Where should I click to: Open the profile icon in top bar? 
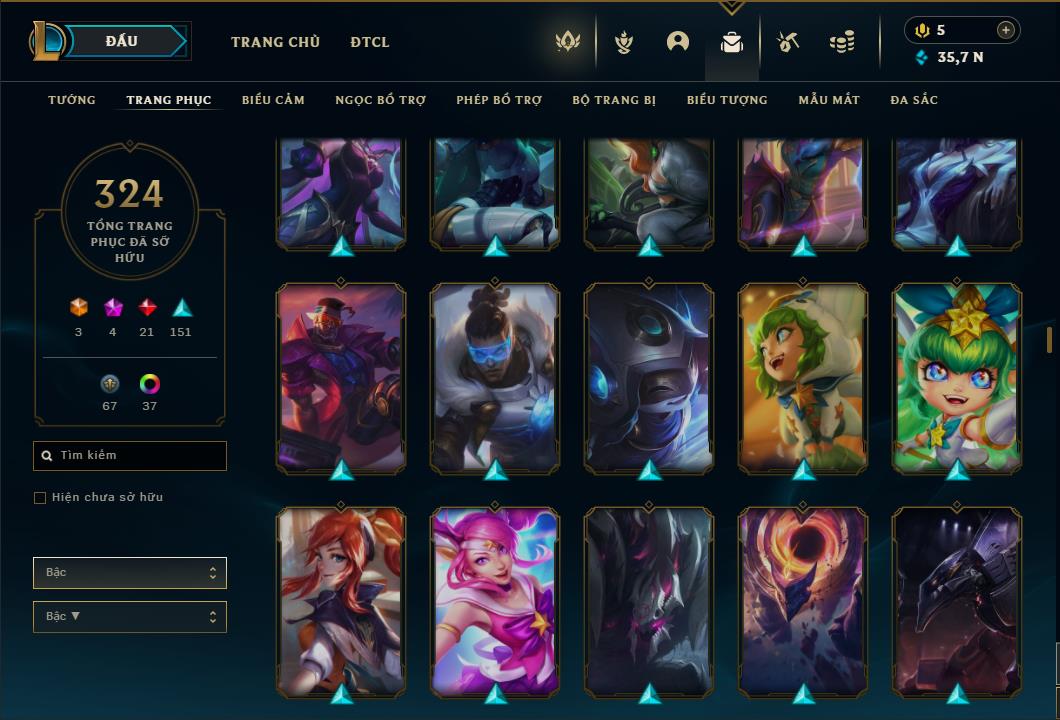[678, 42]
